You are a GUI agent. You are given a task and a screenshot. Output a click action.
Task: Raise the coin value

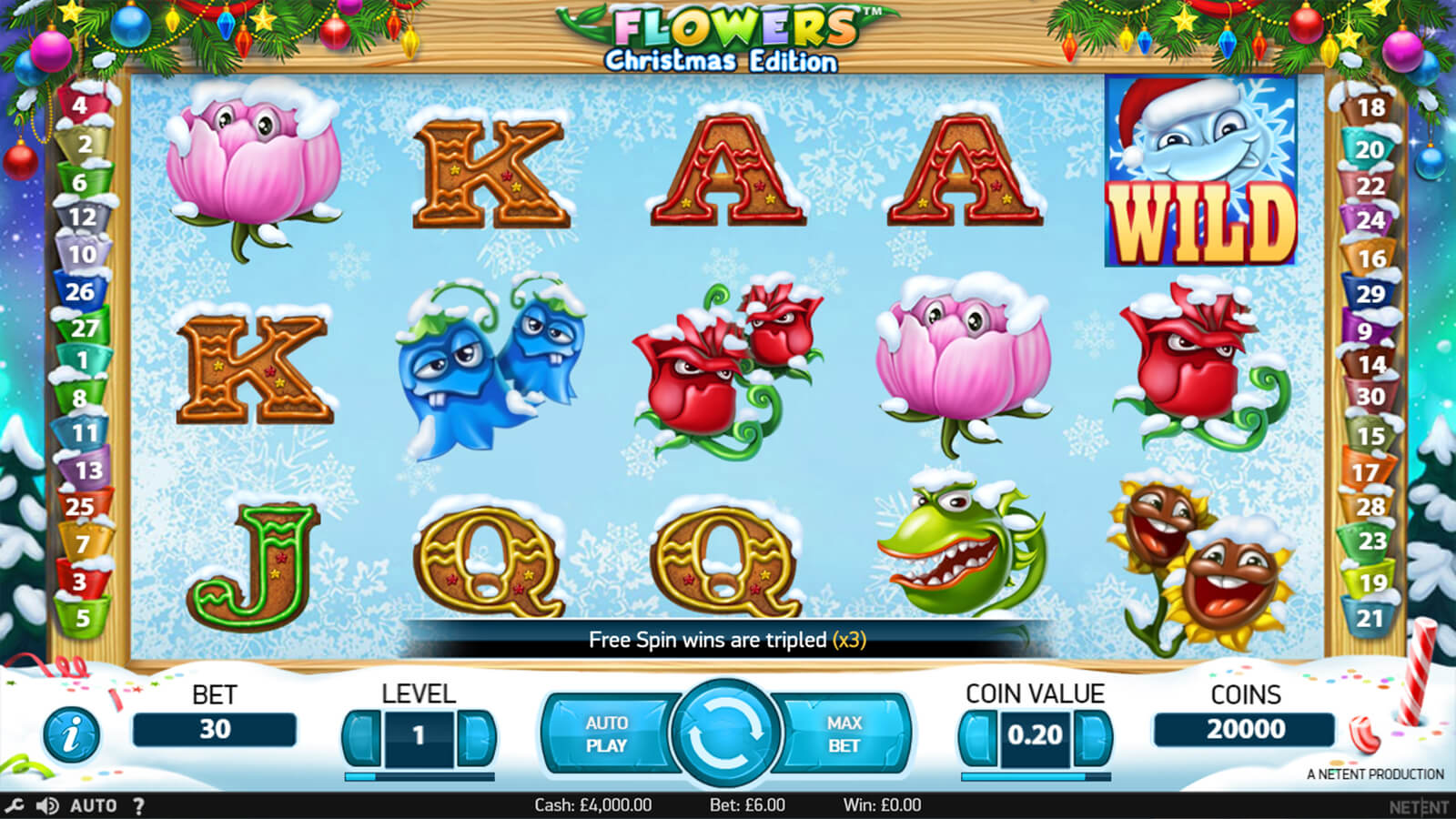[1091, 735]
